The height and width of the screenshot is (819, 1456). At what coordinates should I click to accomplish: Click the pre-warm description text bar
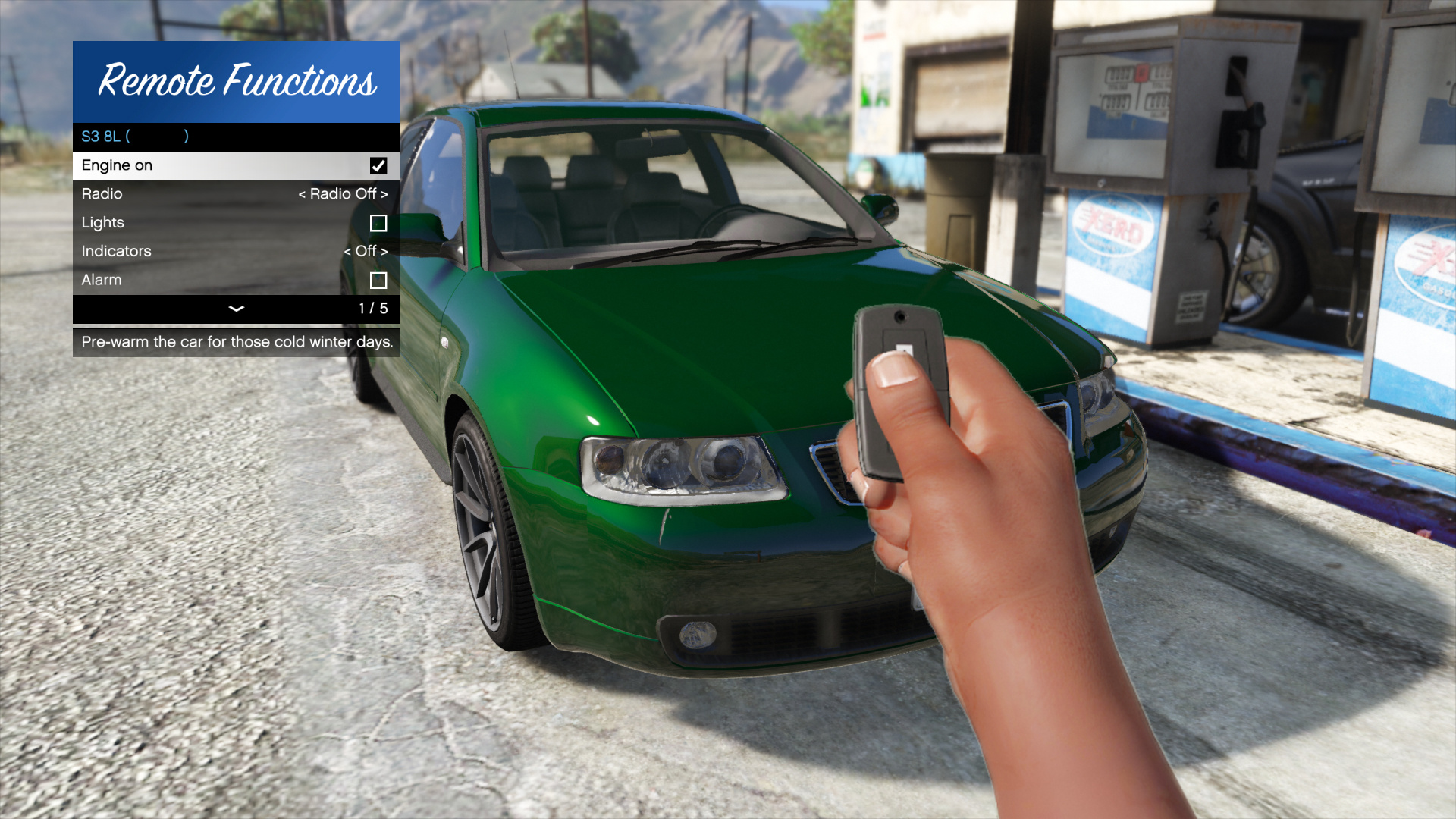point(236,342)
